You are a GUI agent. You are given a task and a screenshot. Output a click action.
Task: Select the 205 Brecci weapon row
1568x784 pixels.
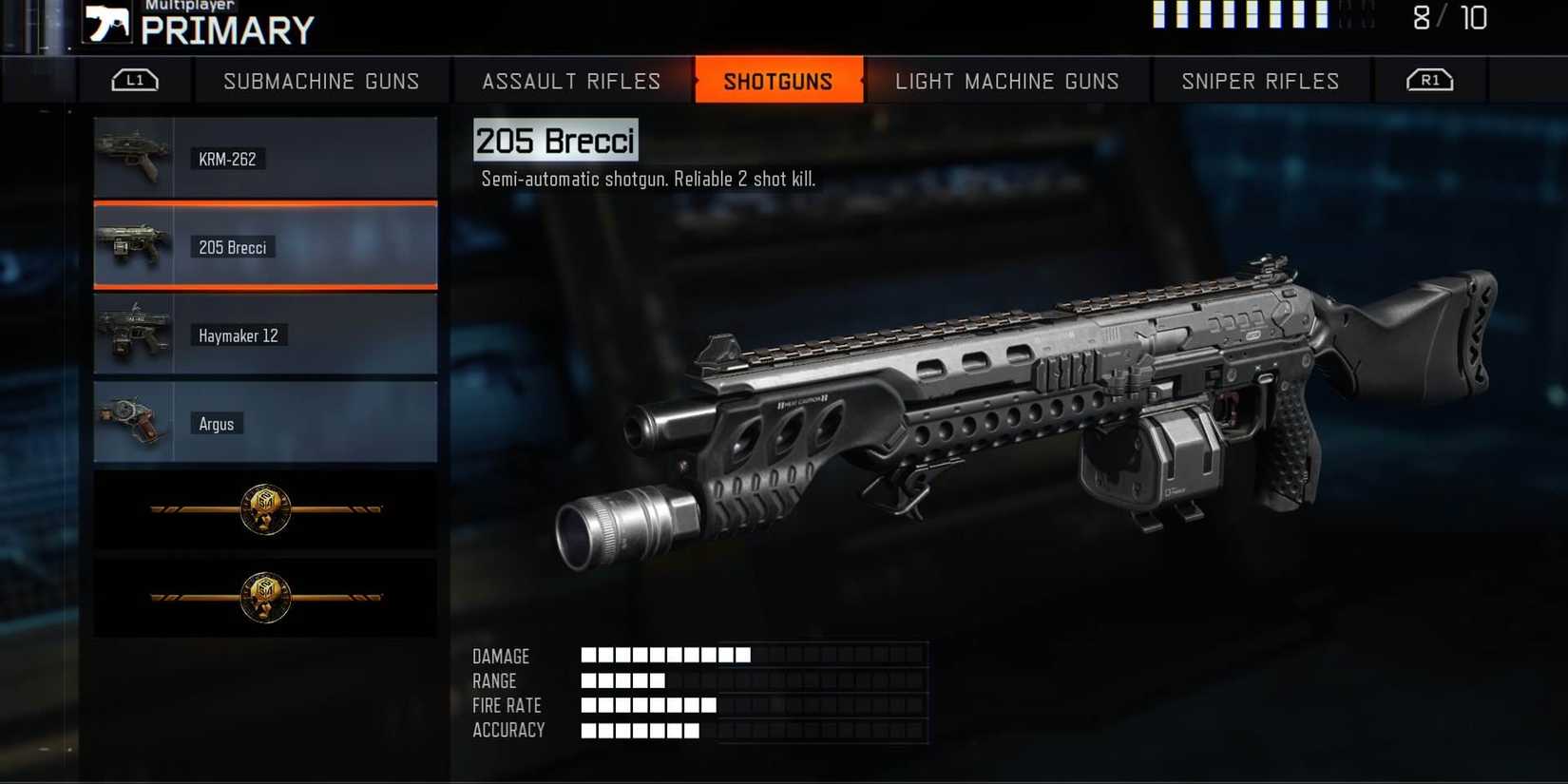tap(265, 247)
